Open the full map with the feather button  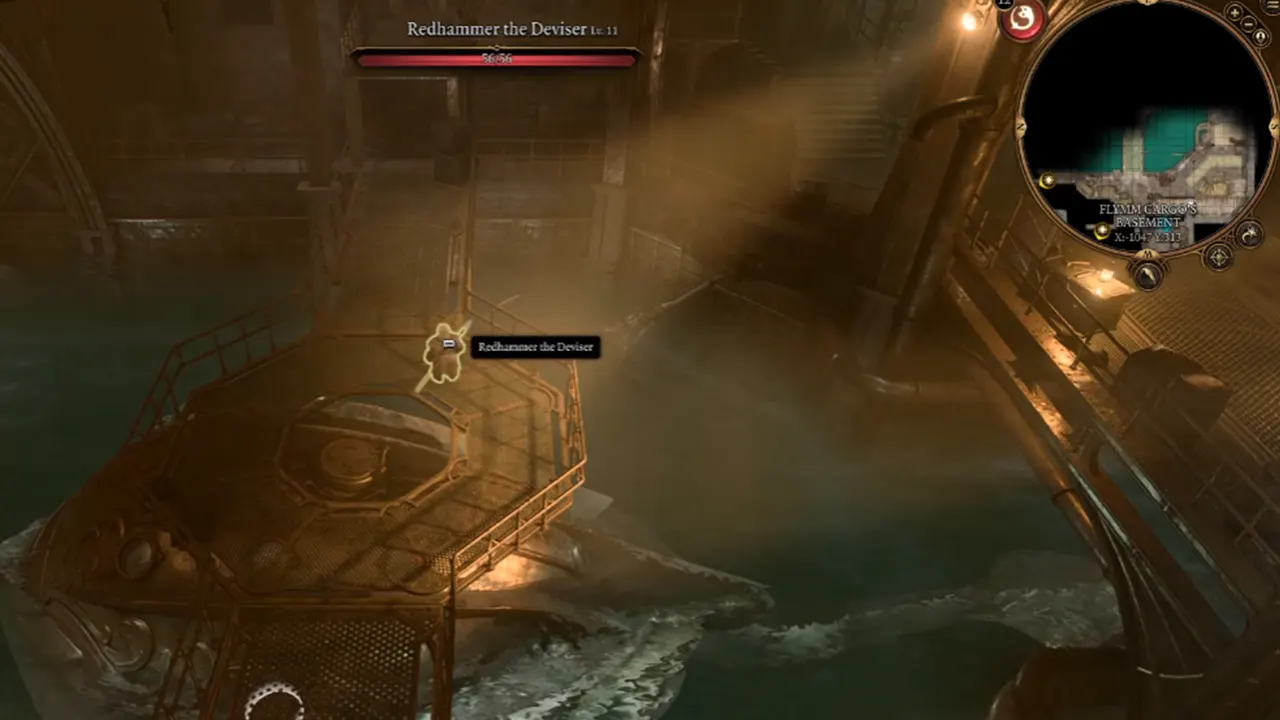click(x=1147, y=273)
